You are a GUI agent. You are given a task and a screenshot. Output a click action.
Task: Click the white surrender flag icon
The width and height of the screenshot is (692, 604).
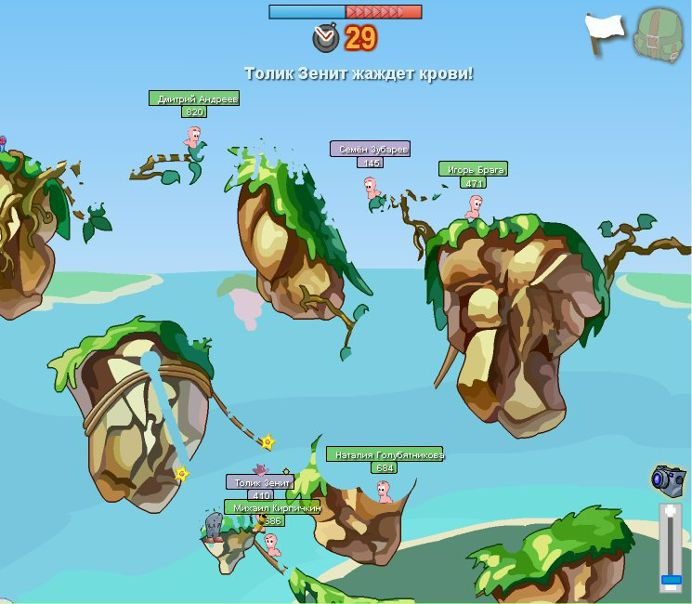604,31
